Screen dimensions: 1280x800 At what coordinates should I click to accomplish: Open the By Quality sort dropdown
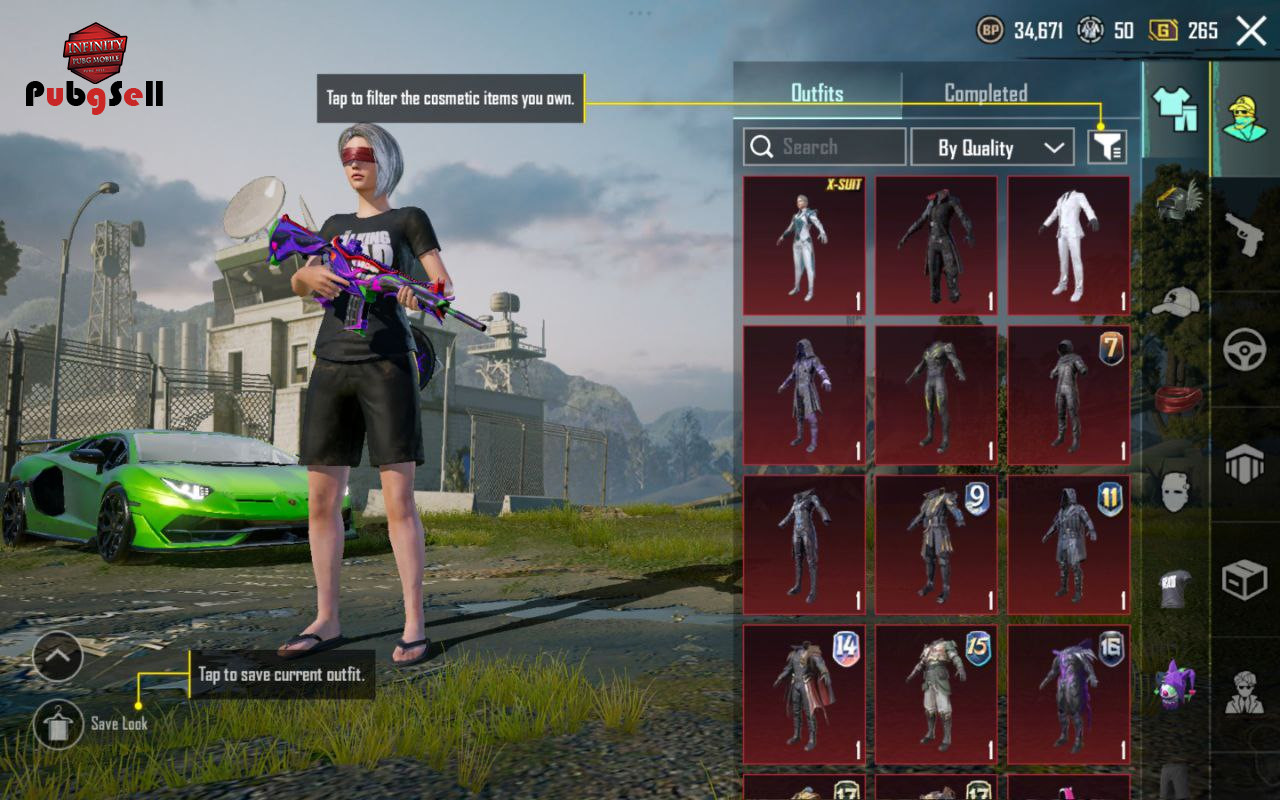pos(992,148)
